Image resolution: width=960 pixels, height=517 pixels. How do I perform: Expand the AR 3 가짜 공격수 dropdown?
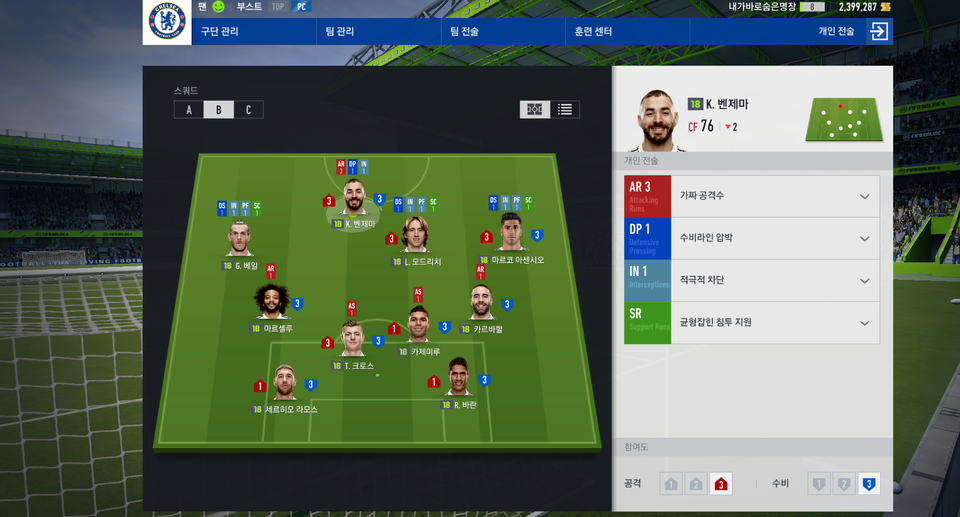[864, 196]
